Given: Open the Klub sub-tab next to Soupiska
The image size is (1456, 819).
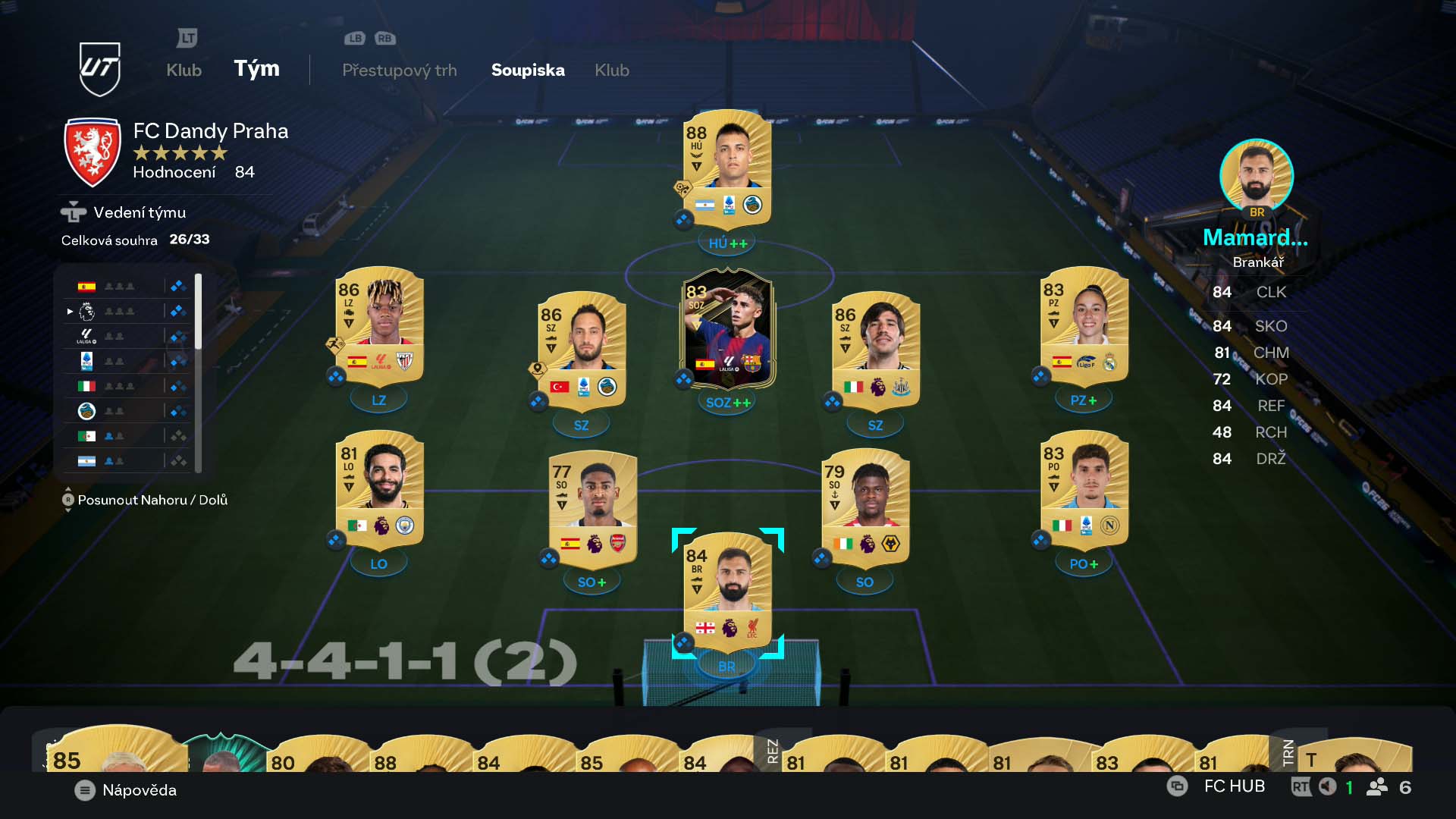Looking at the screenshot, I should [611, 71].
